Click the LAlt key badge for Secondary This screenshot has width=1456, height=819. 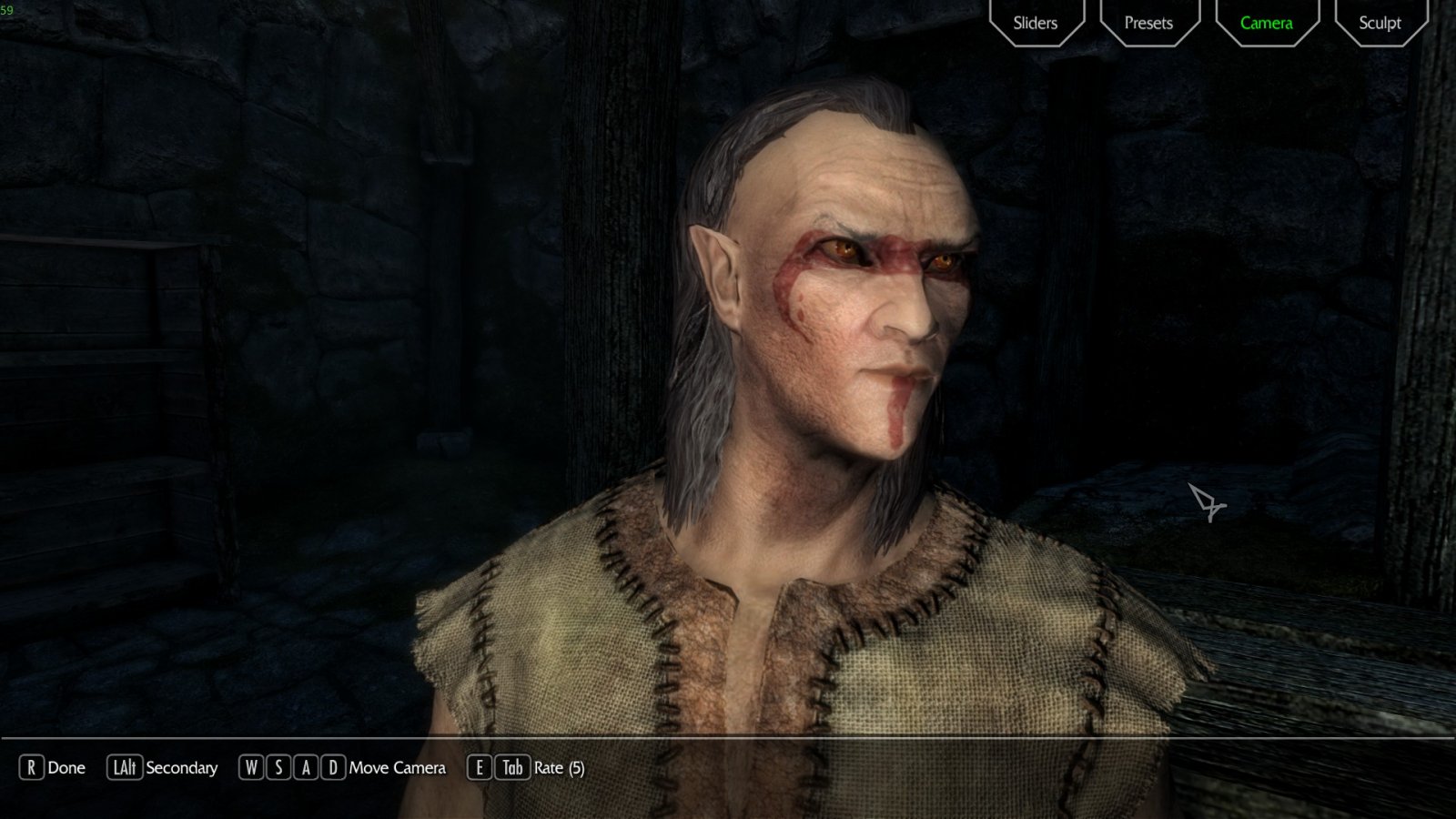[x=123, y=768]
